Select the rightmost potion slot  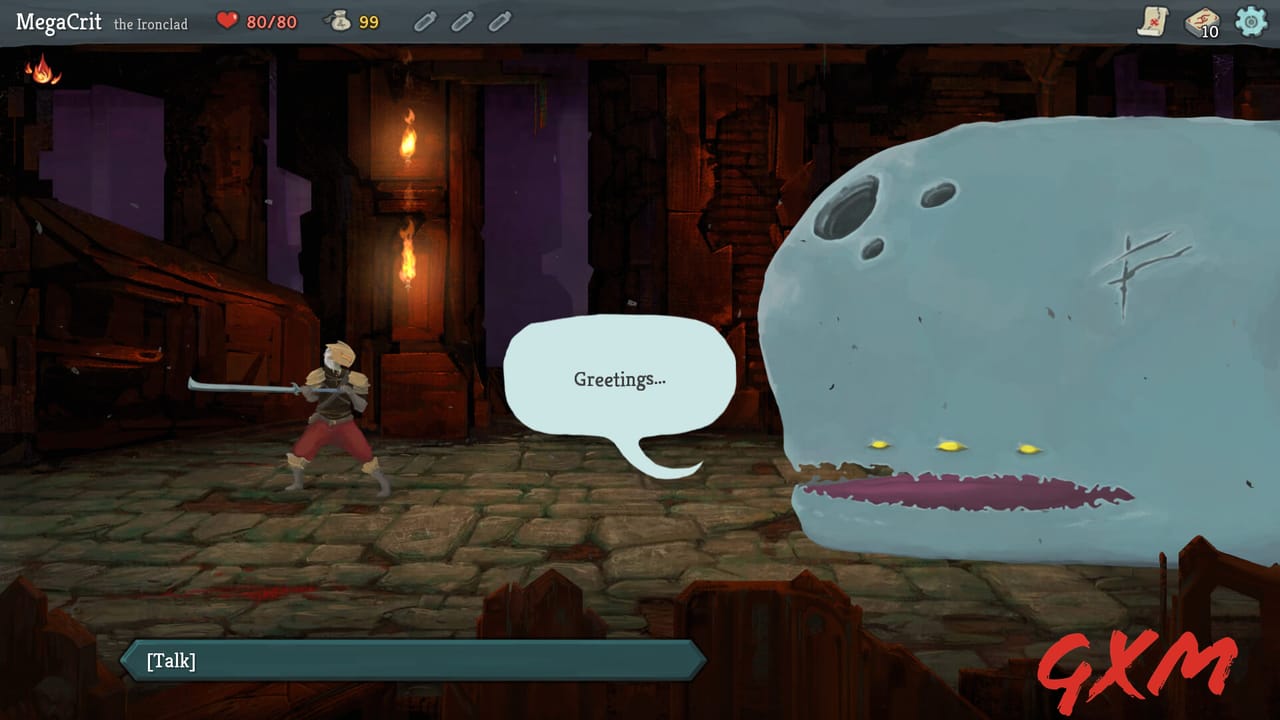tap(498, 21)
